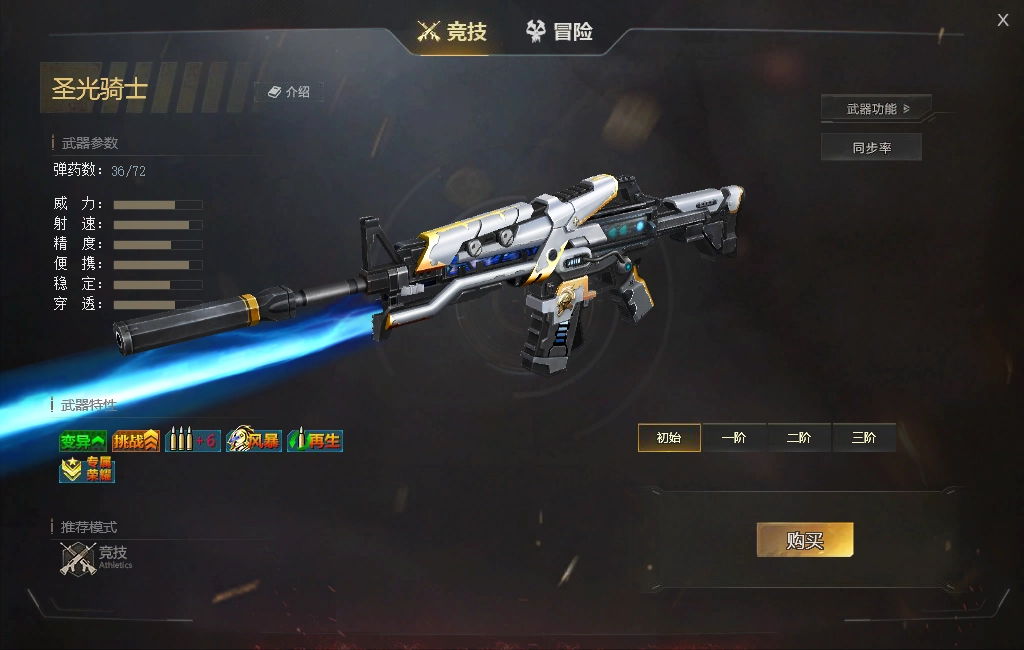1024x650 pixels.
Task: Select the 三阶 upgrade stage
Action: pyautogui.click(x=864, y=438)
